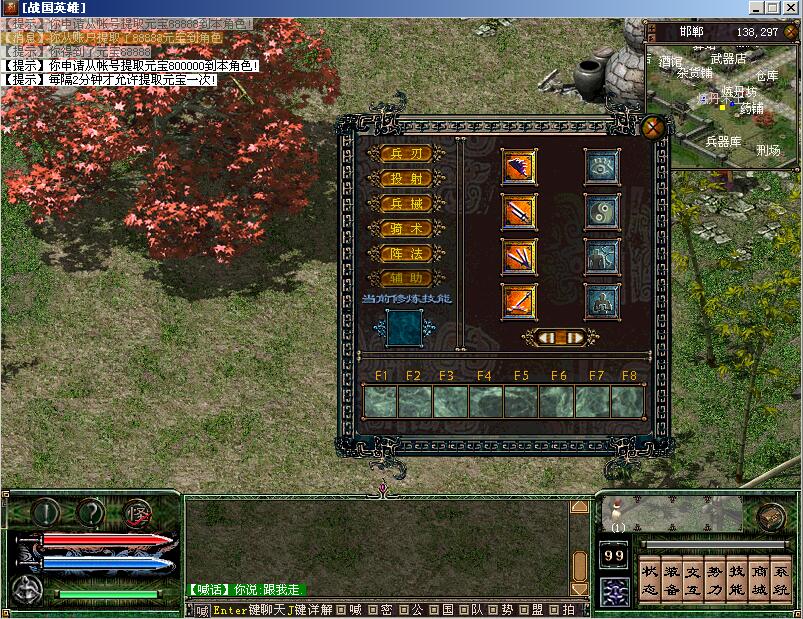Open the 装备 equipment menu
Viewport: 803px width, 619px height.
coord(672,582)
